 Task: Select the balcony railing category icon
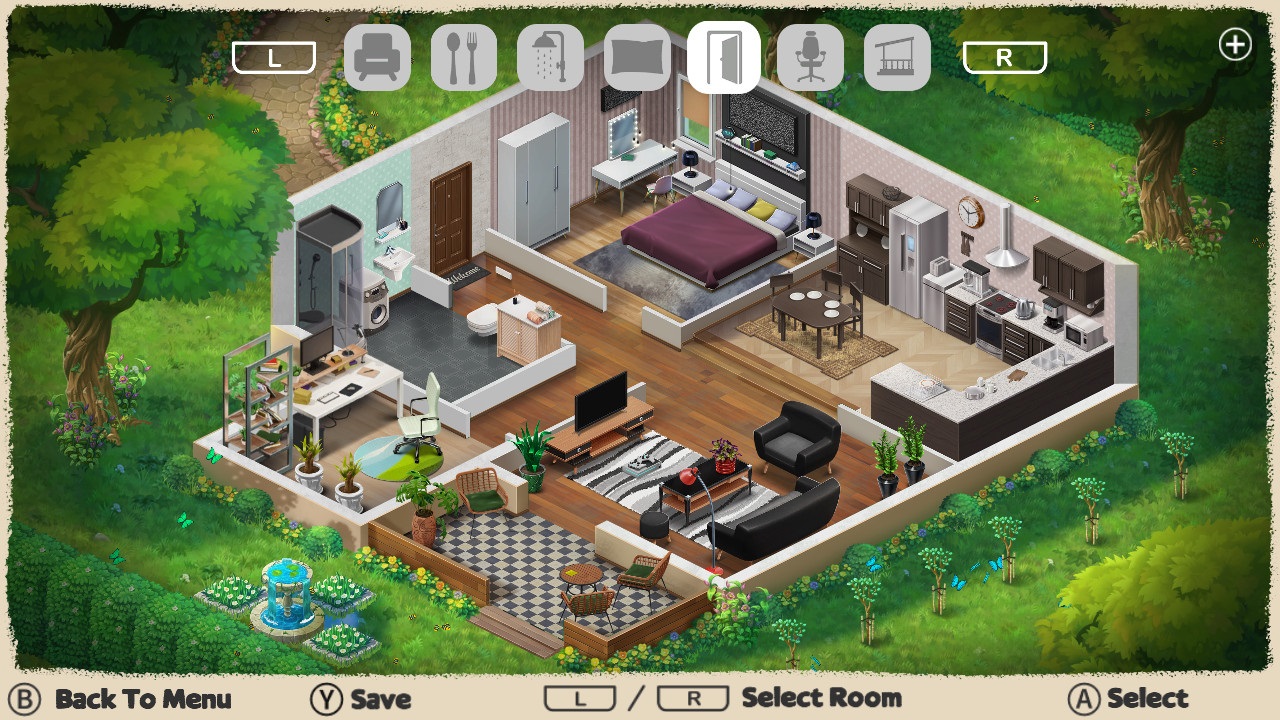[x=896, y=57]
